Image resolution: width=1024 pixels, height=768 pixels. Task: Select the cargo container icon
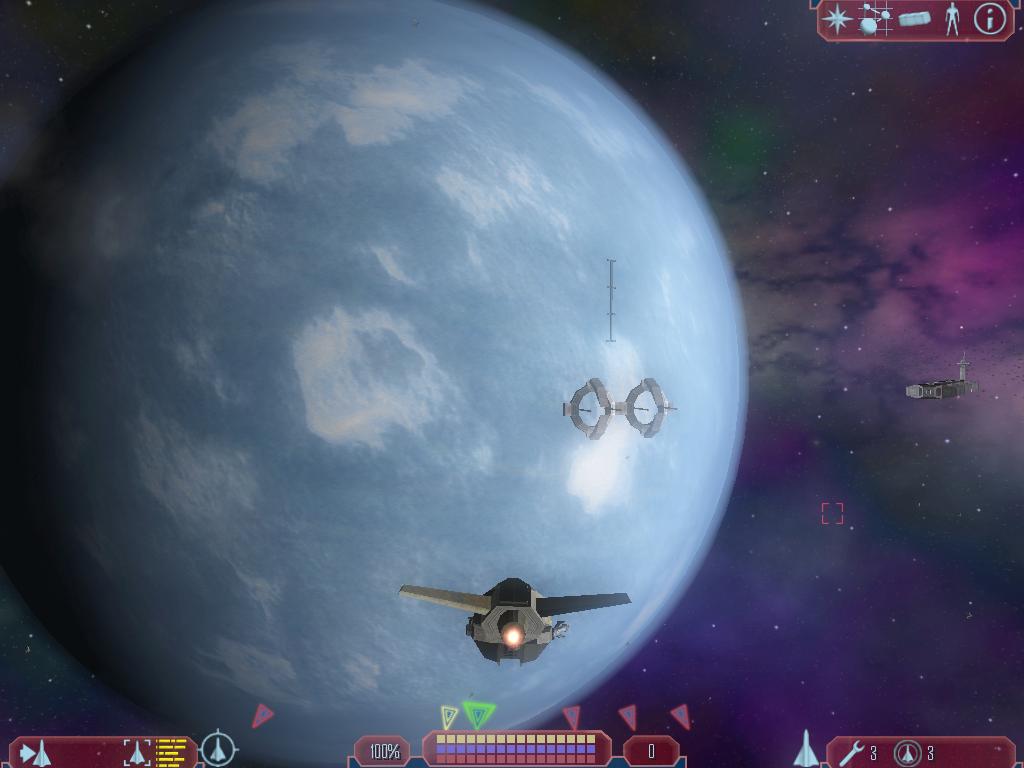[x=914, y=19]
